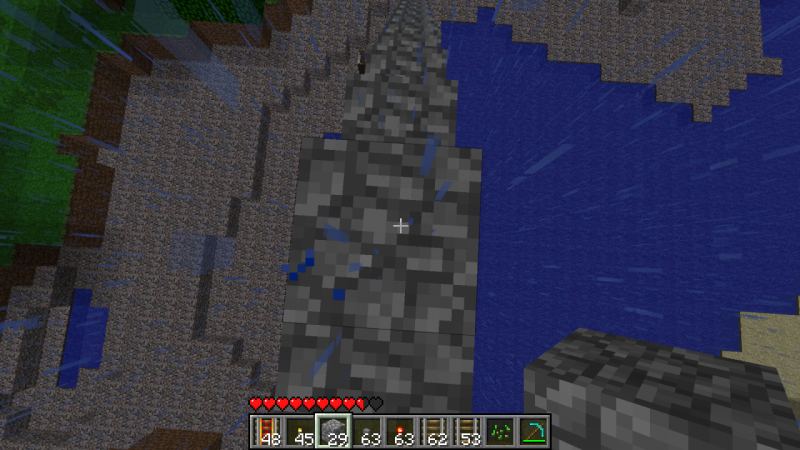
Task: Select the torch stack of 45
Action: pos(299,431)
